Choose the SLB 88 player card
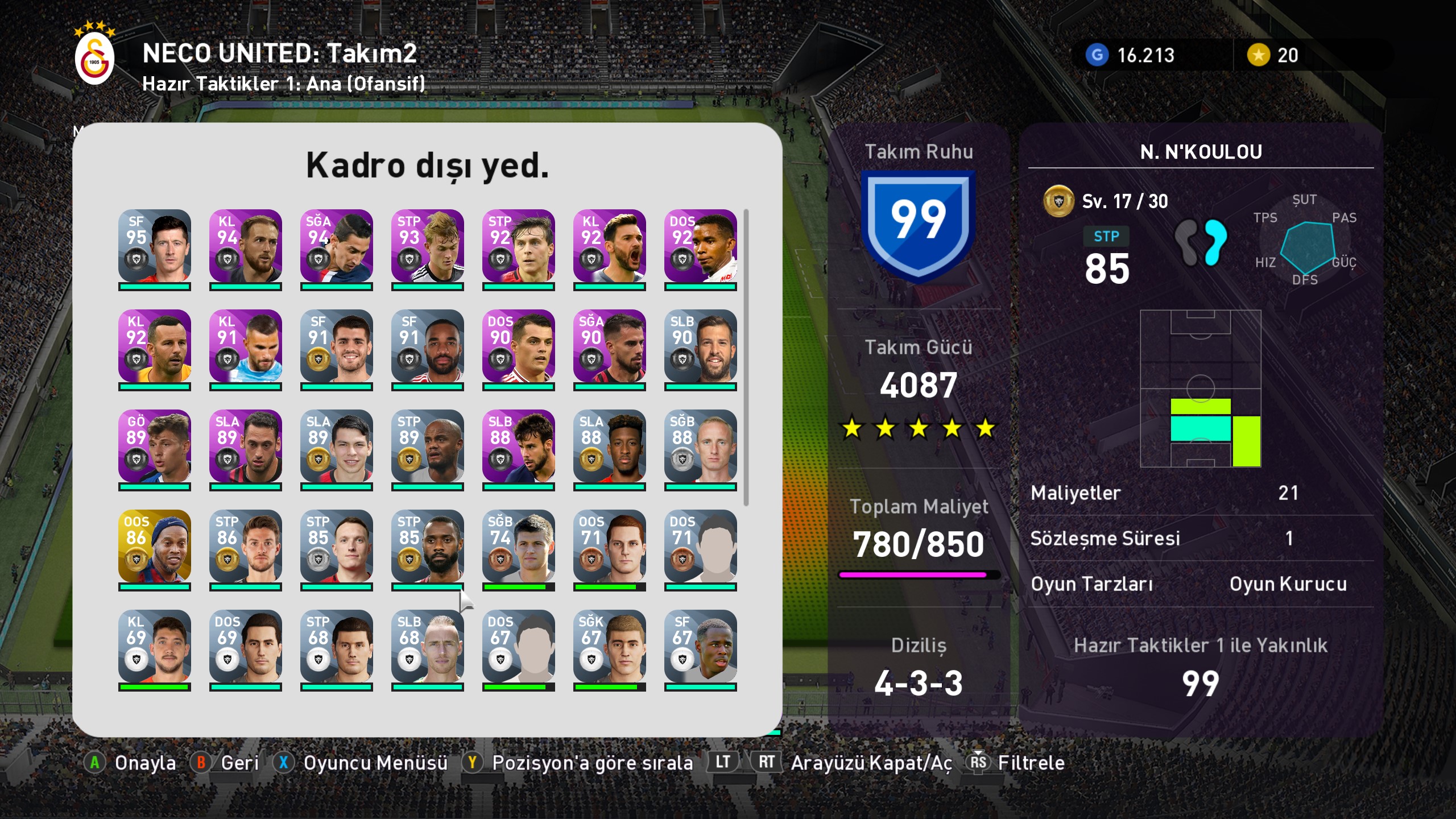Viewport: 1456px width, 819px height. (x=518, y=446)
